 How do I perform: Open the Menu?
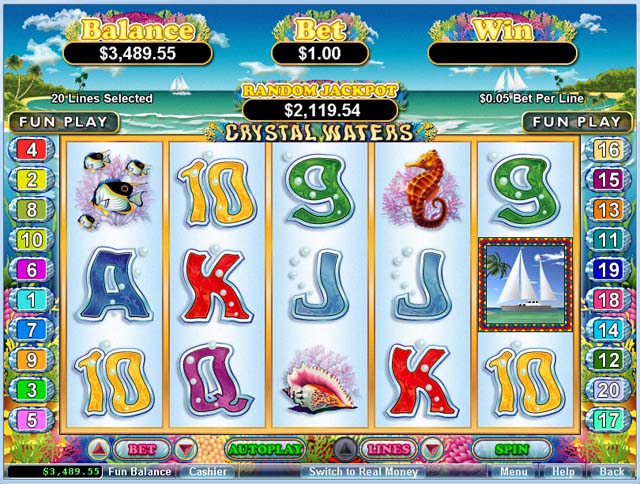pyautogui.click(x=514, y=471)
